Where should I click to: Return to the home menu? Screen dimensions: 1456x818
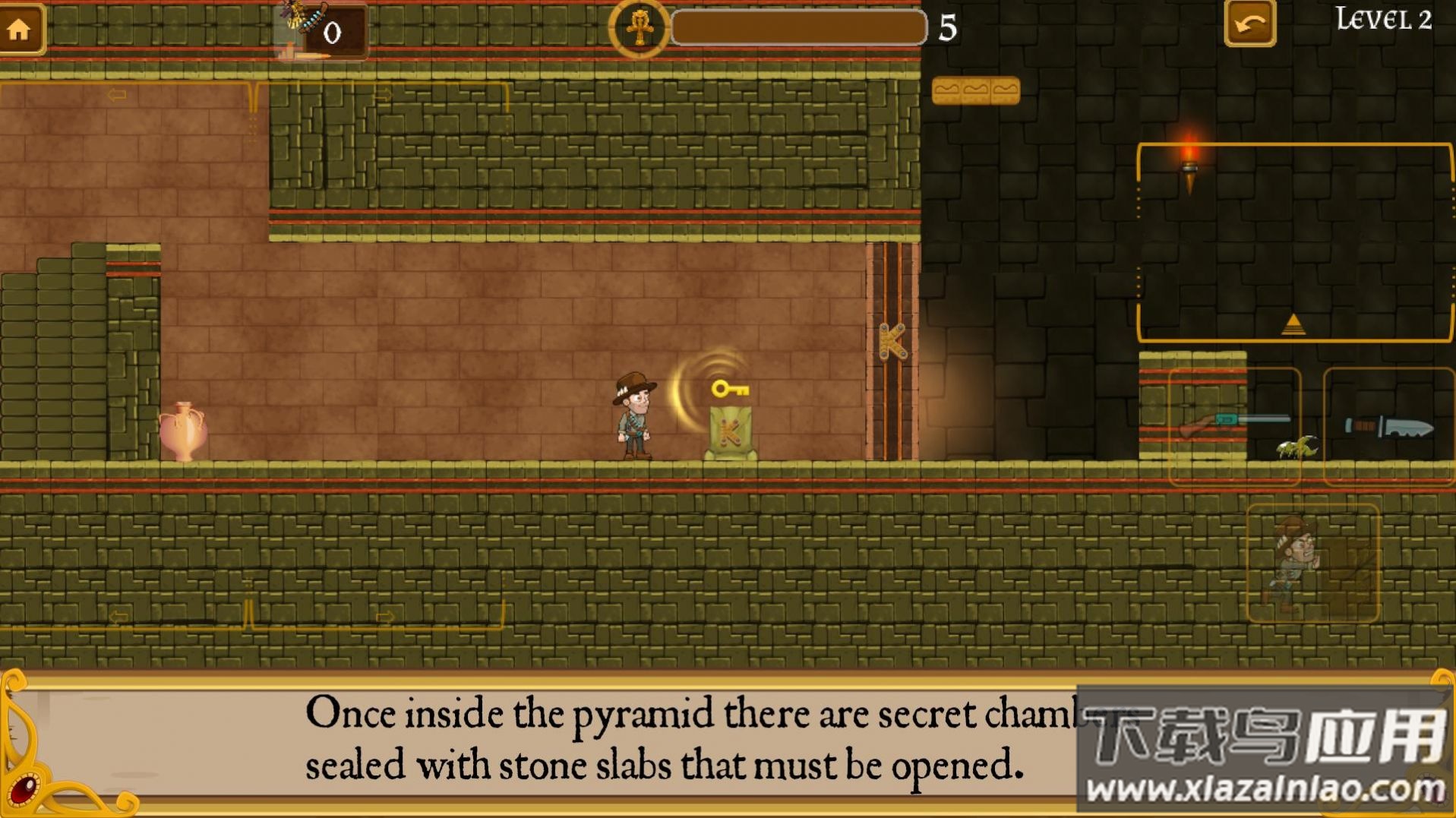pos(20,29)
